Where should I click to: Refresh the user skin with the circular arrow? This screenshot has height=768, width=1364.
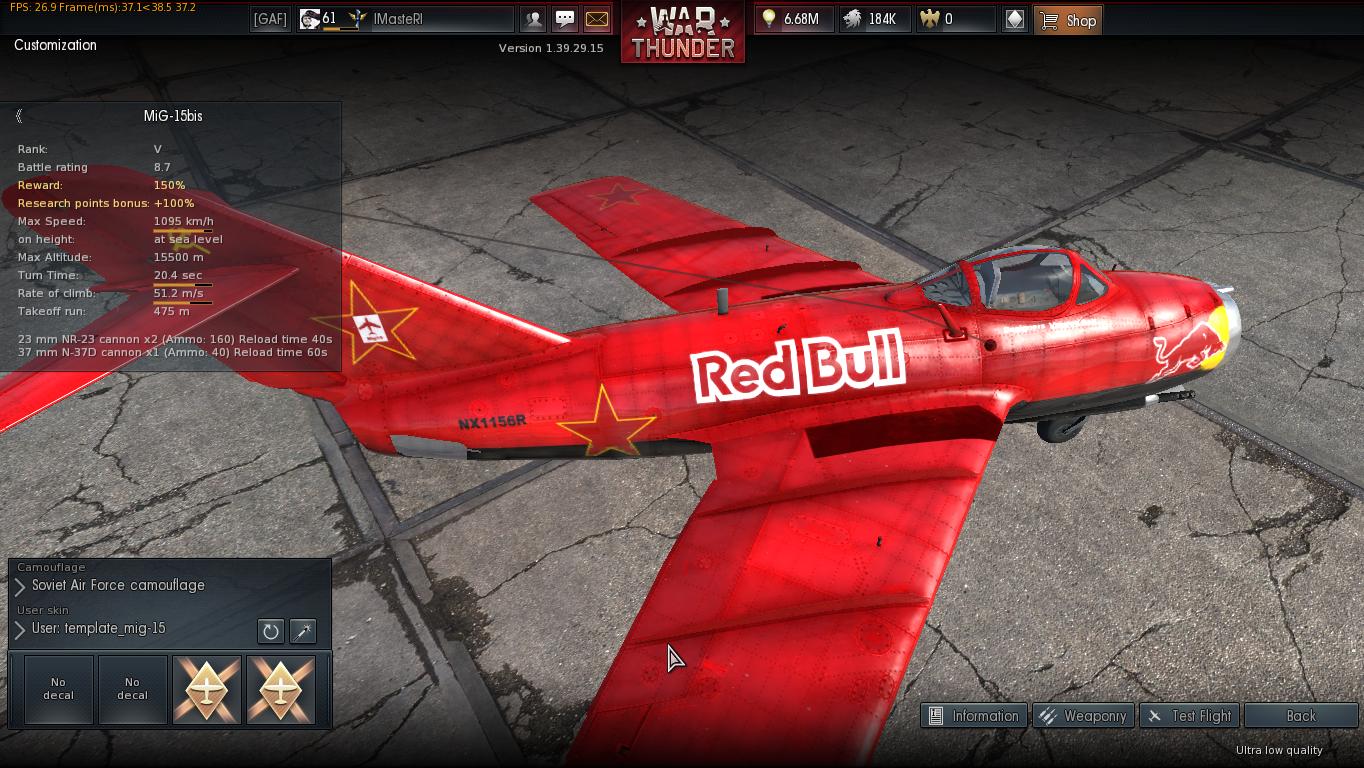click(270, 631)
